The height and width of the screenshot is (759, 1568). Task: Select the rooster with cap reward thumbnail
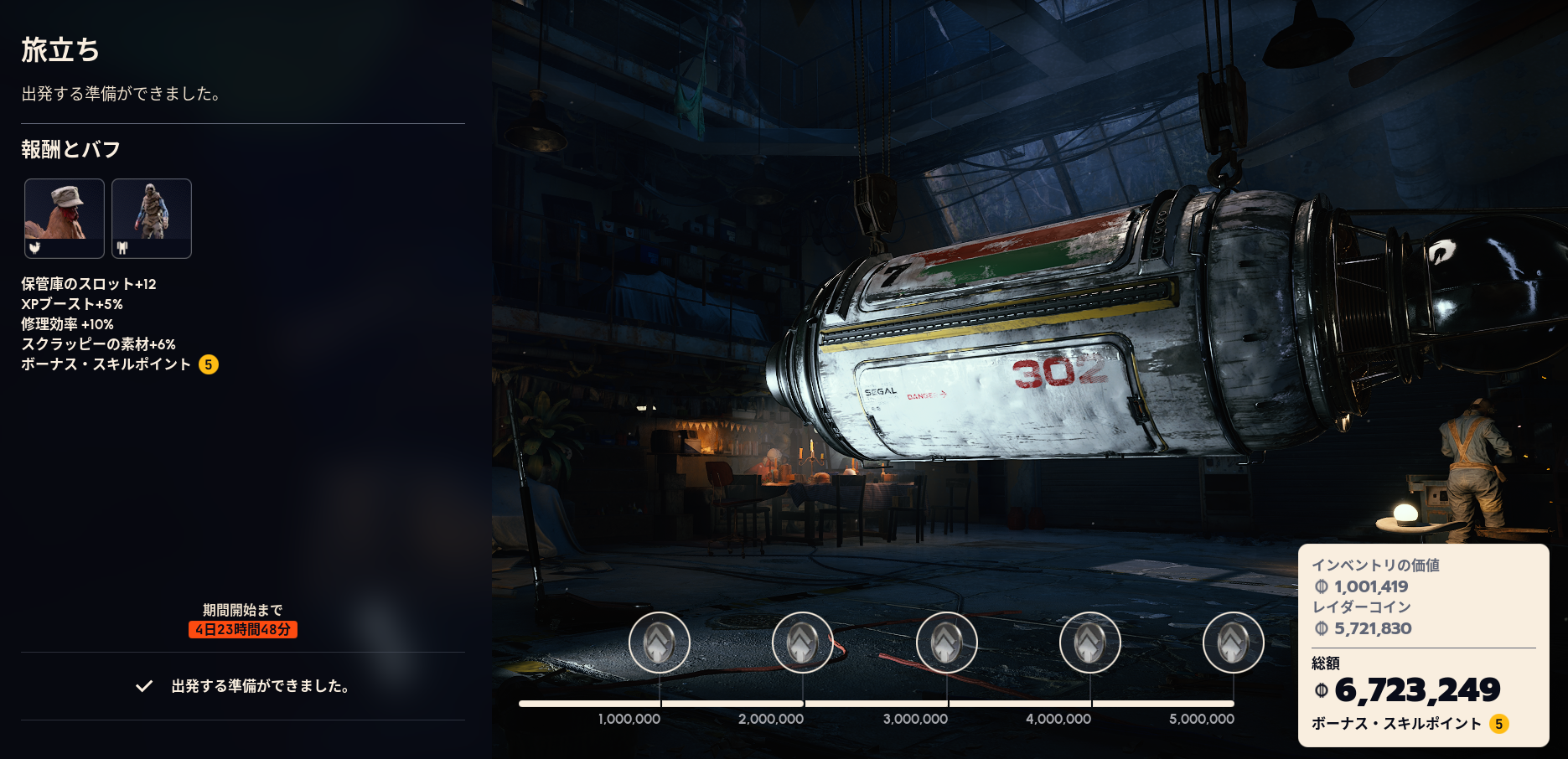coord(65,219)
